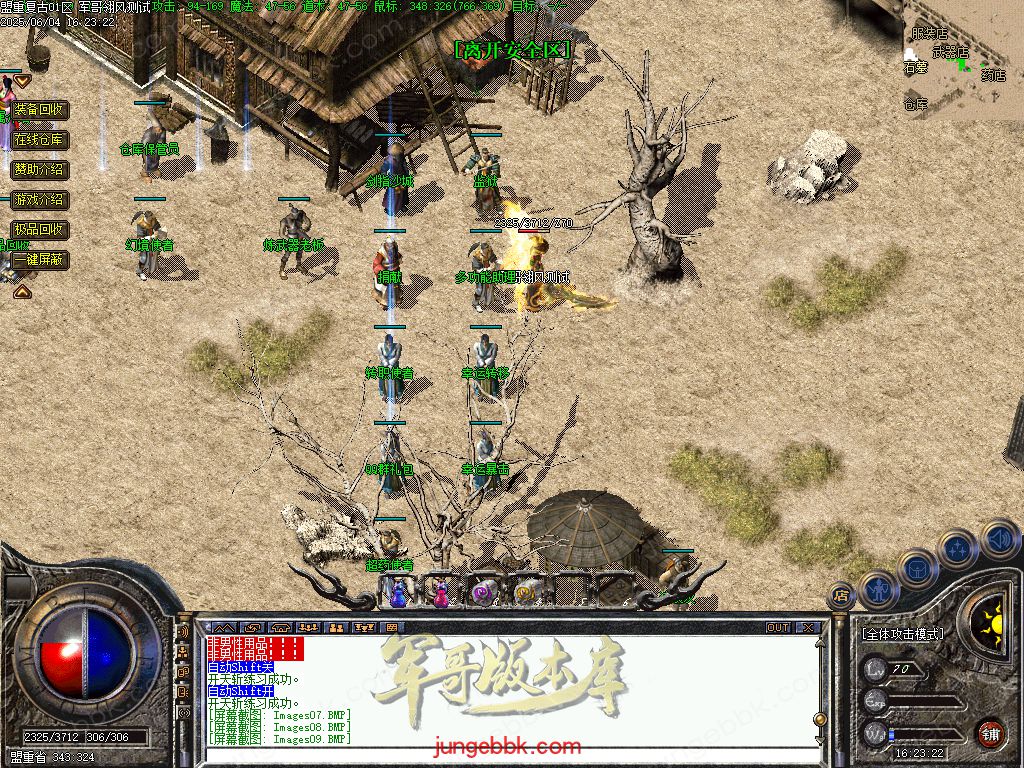
Task: Collapse the side menu with the up arrow
Action: [x=21, y=291]
